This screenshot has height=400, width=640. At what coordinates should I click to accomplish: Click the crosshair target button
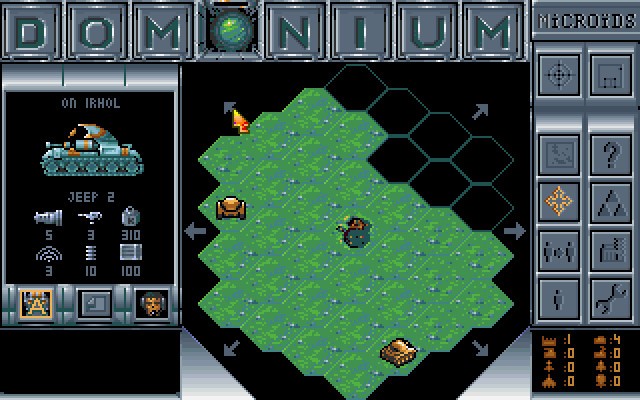(558, 74)
